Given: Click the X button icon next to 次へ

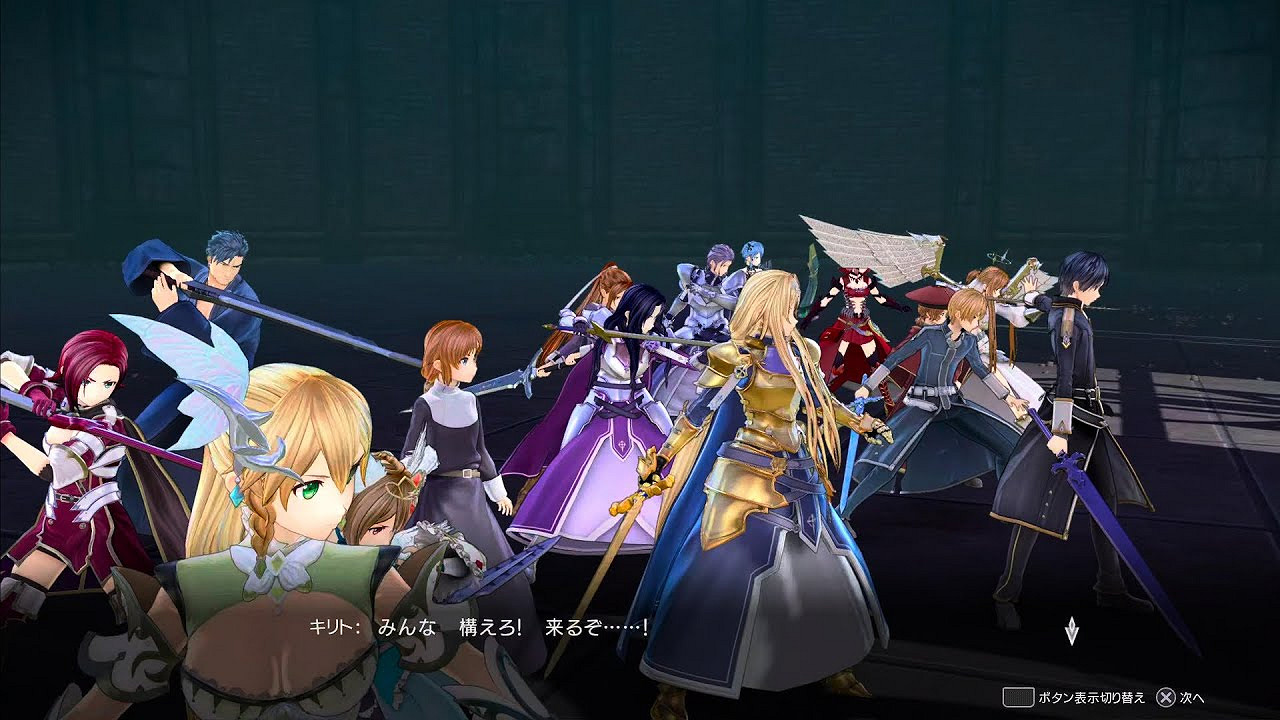Looking at the screenshot, I should coord(1165,698).
